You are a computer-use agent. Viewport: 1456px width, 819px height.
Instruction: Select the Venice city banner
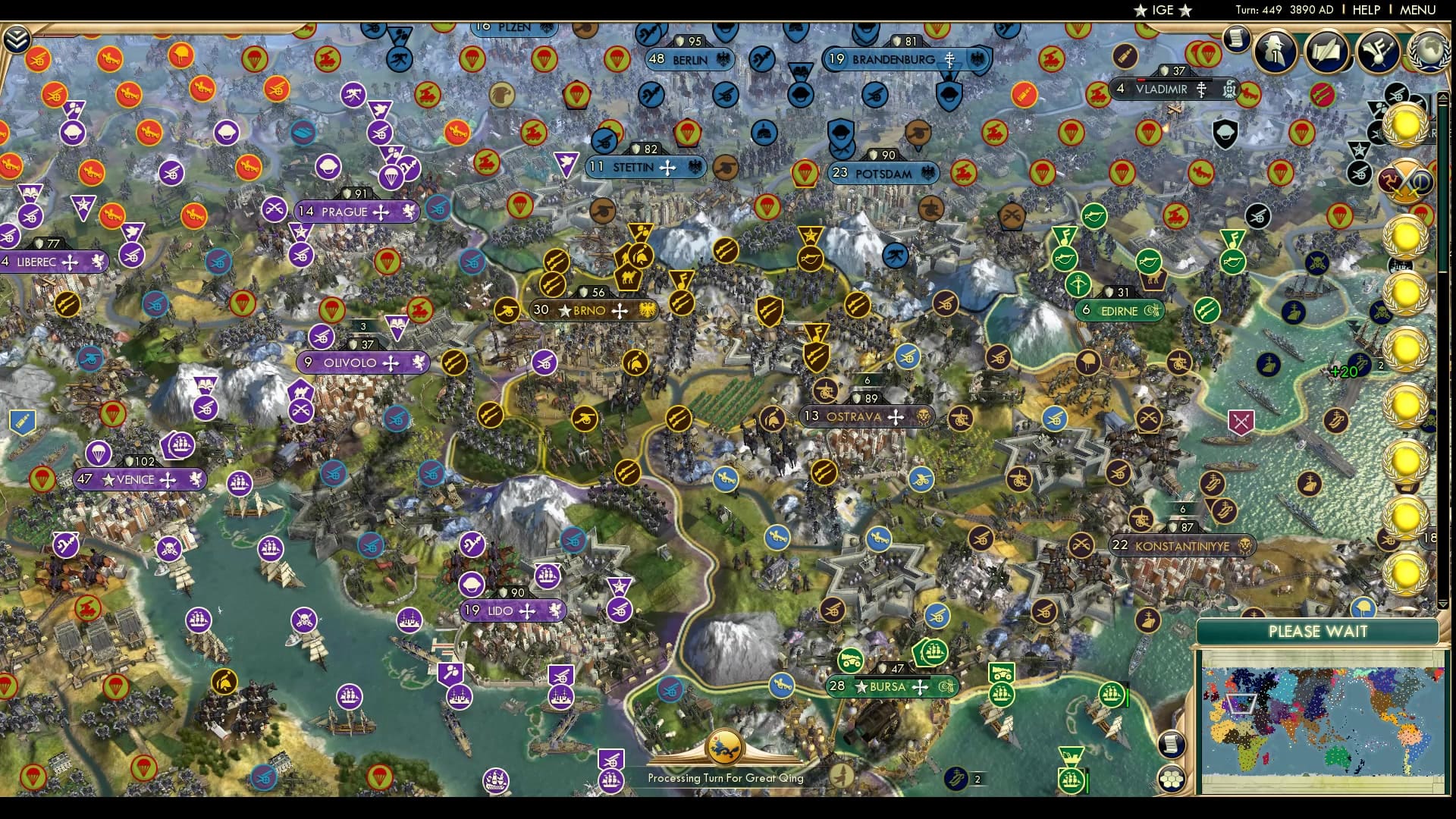click(x=140, y=479)
